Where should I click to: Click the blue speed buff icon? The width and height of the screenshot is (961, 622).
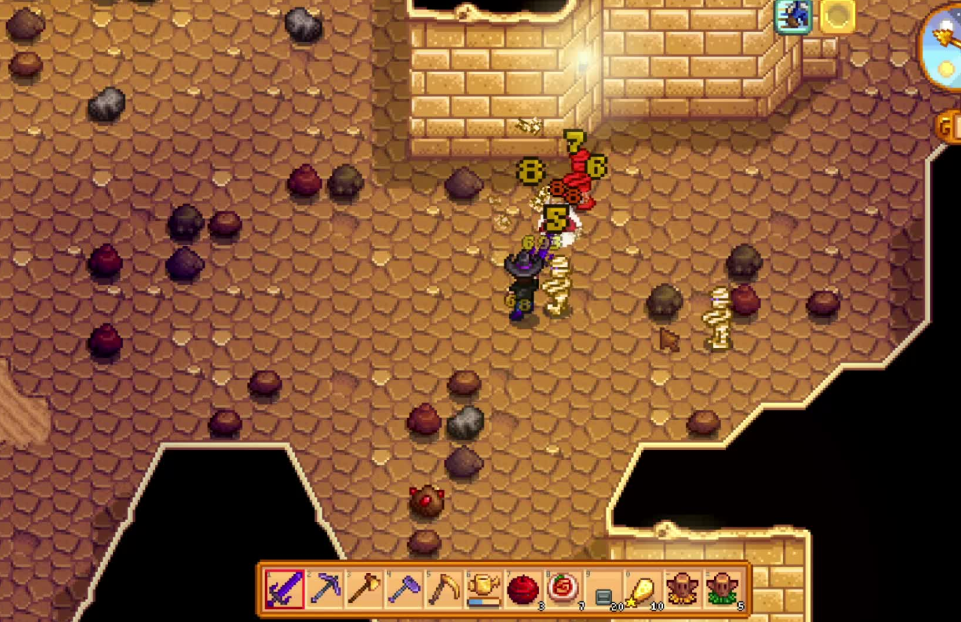[793, 16]
